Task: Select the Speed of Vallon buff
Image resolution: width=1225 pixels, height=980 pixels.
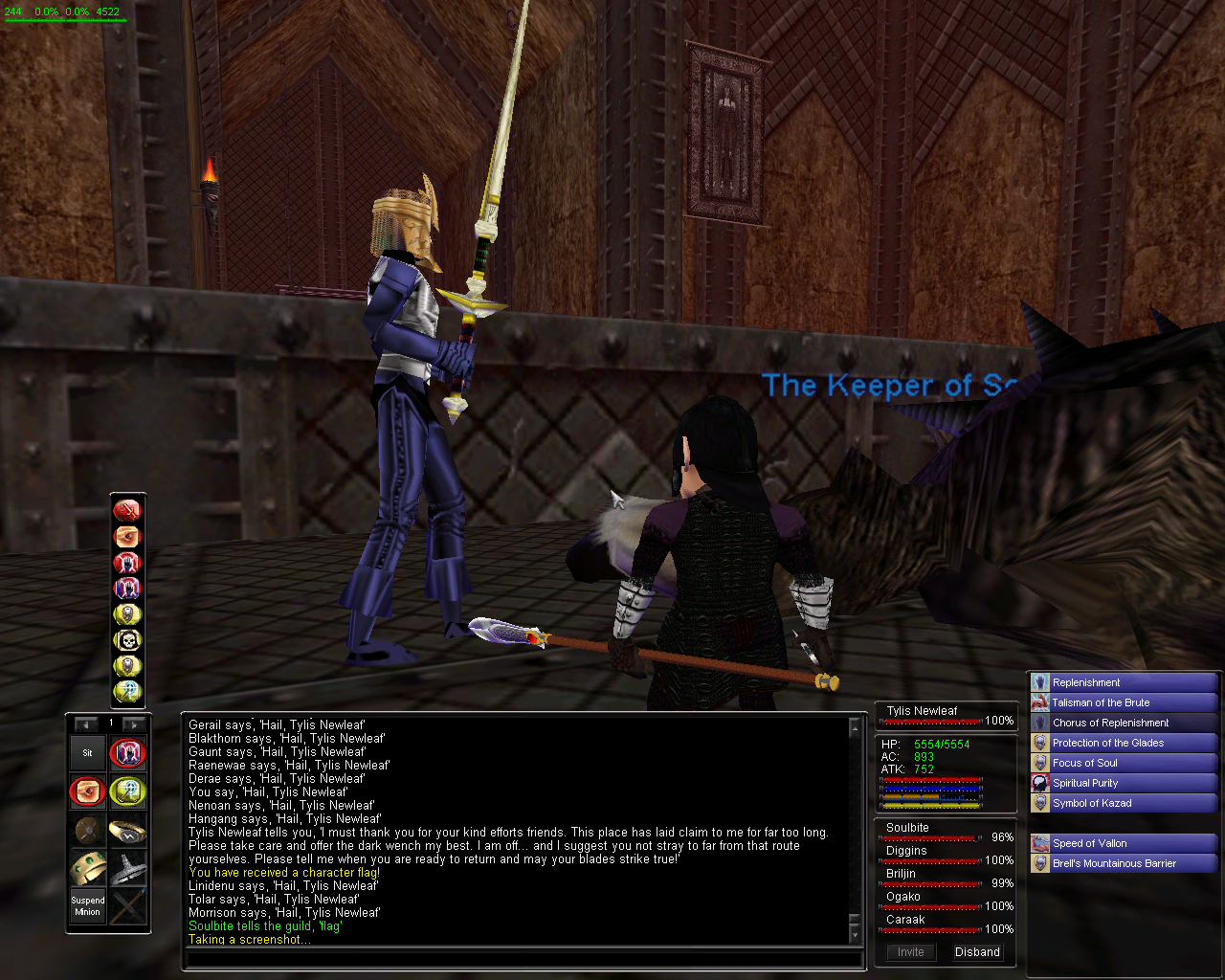Action: [x=1089, y=843]
